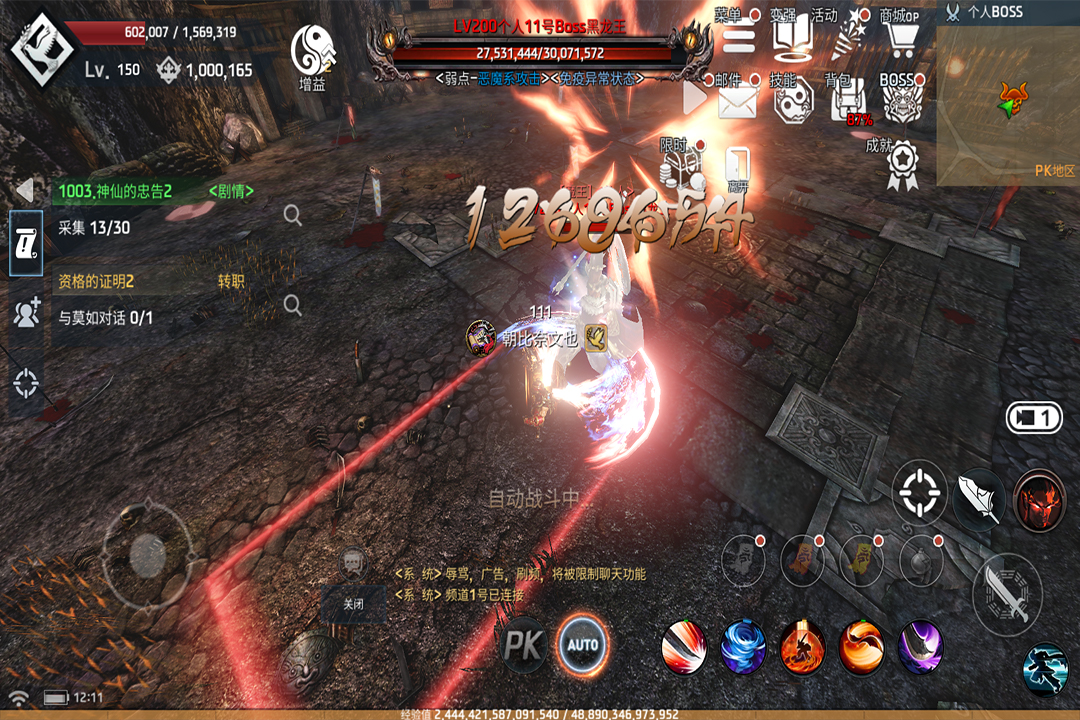Open the 背包 backpack inventory

pyautogui.click(x=847, y=101)
